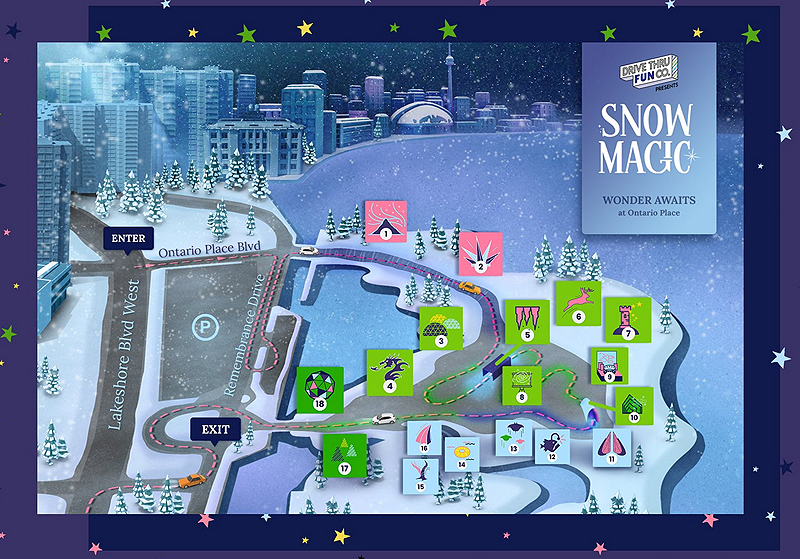The image size is (800, 559).
Task: Choose the yellow ring marker 14
Action: point(461,452)
